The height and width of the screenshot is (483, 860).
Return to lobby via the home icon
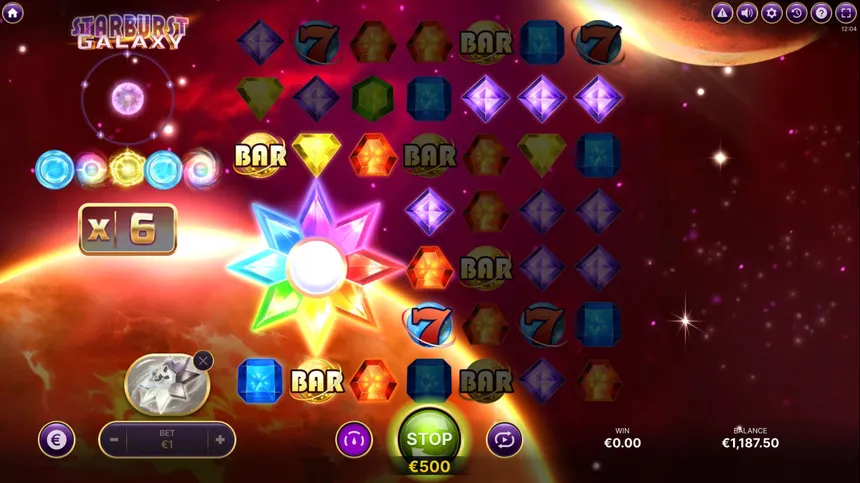pos(14,13)
